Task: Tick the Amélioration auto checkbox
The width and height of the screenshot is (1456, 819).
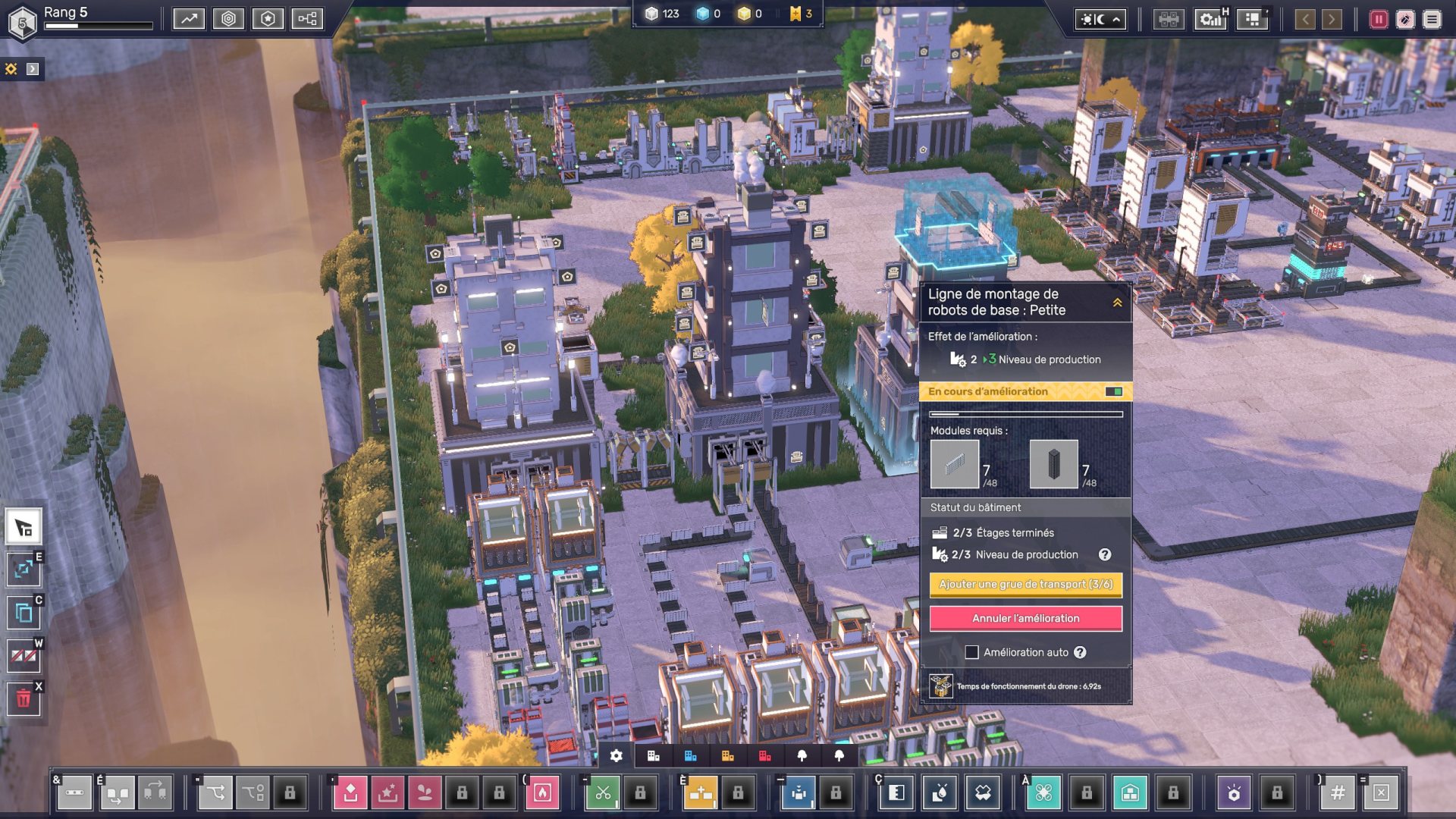Action: pos(971,652)
